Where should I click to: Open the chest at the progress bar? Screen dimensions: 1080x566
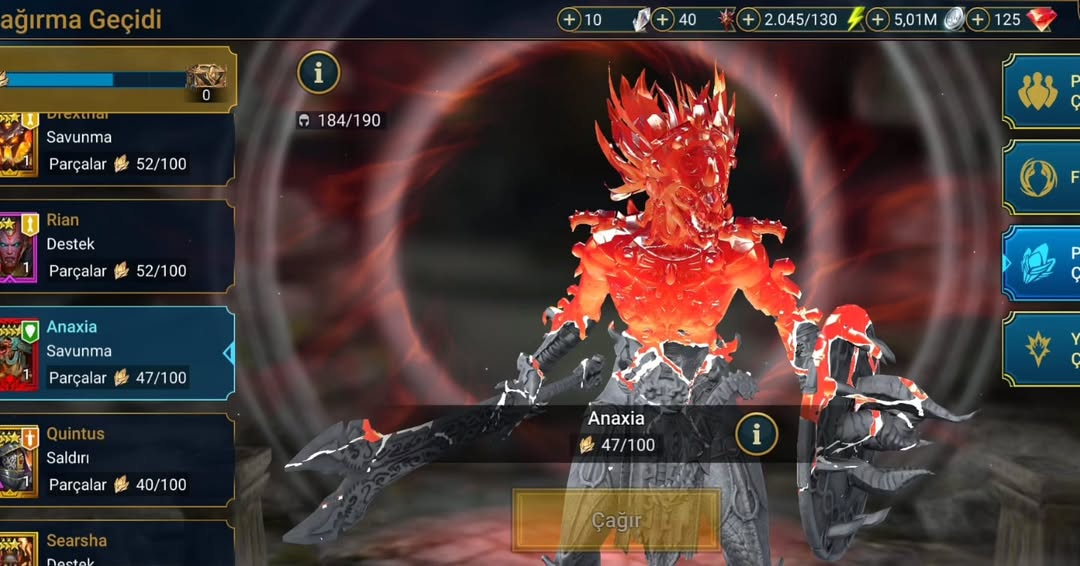206,78
